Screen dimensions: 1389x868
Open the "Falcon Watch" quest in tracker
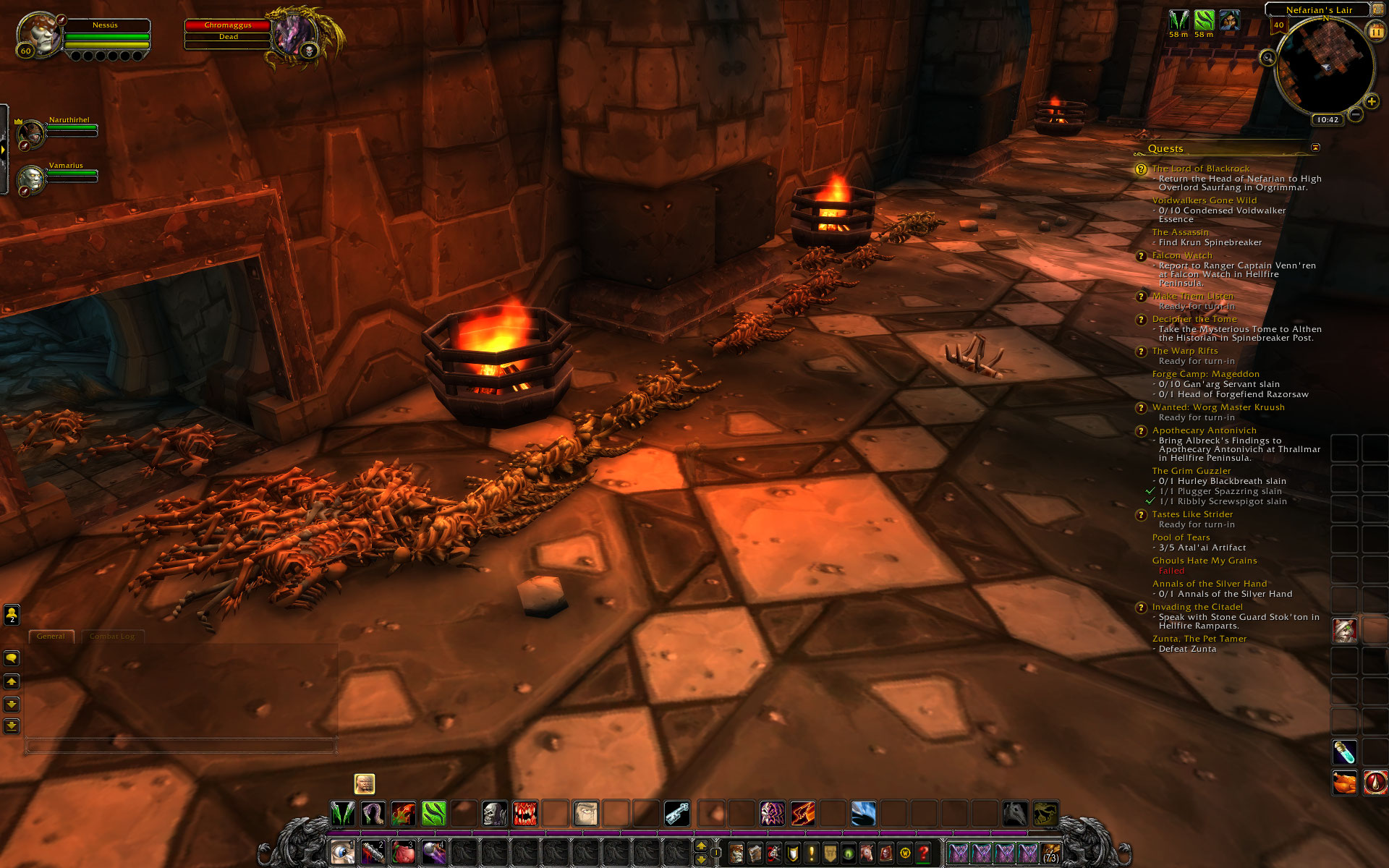[x=1181, y=255]
